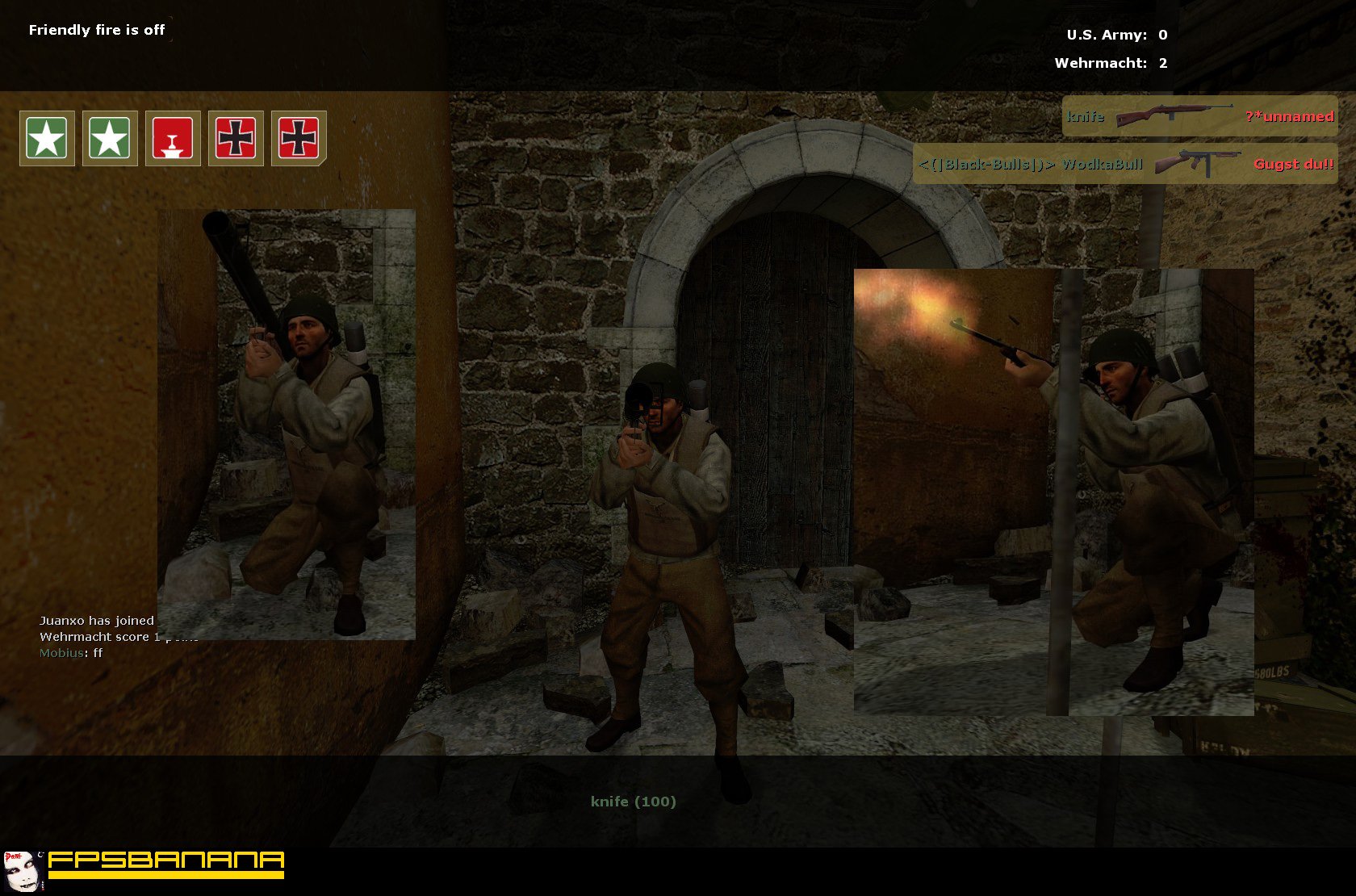Click the knife (100) health readout
The image size is (1356, 896).
pos(633,802)
